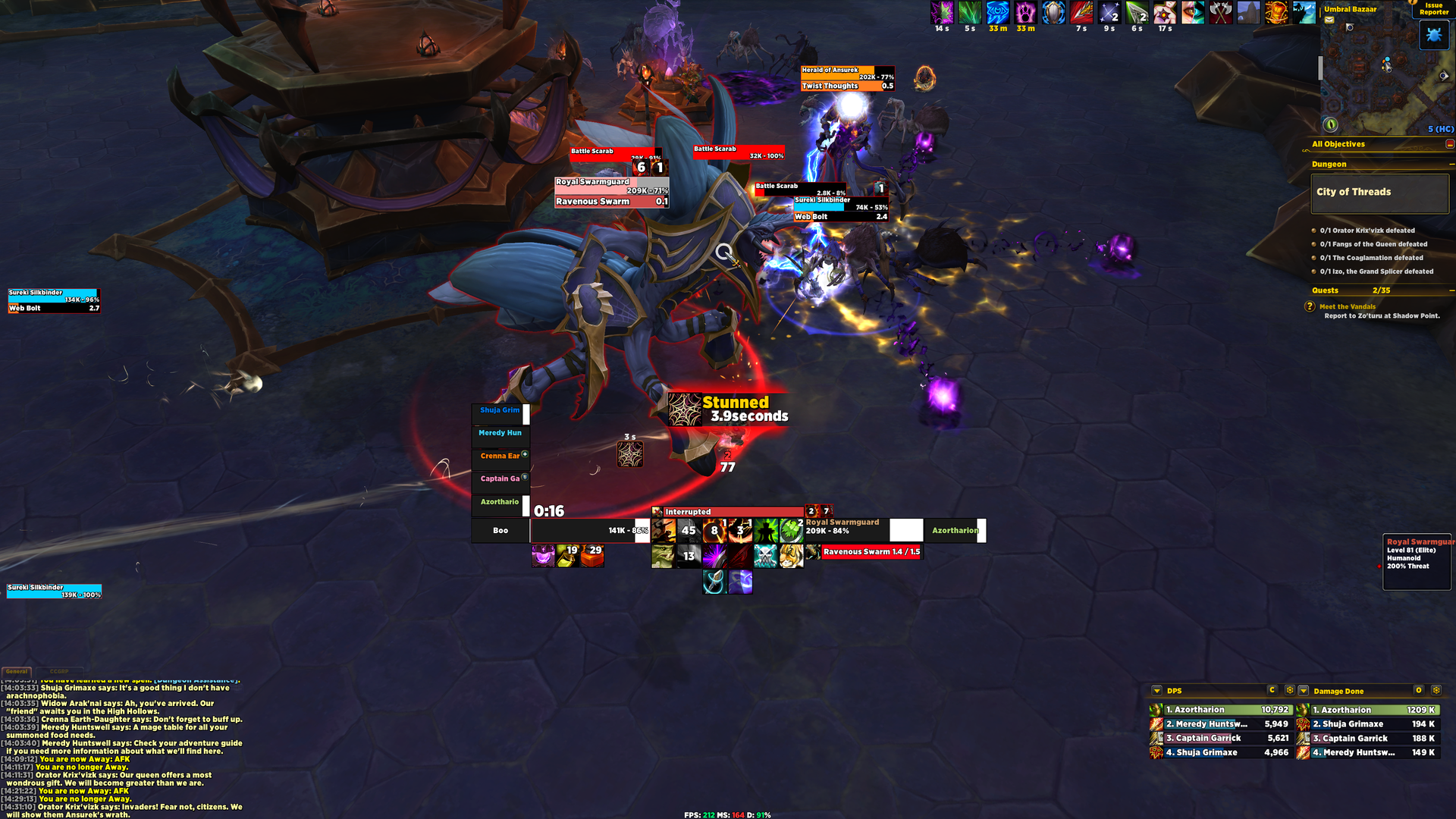Select the Boo pet frame

tap(500, 531)
